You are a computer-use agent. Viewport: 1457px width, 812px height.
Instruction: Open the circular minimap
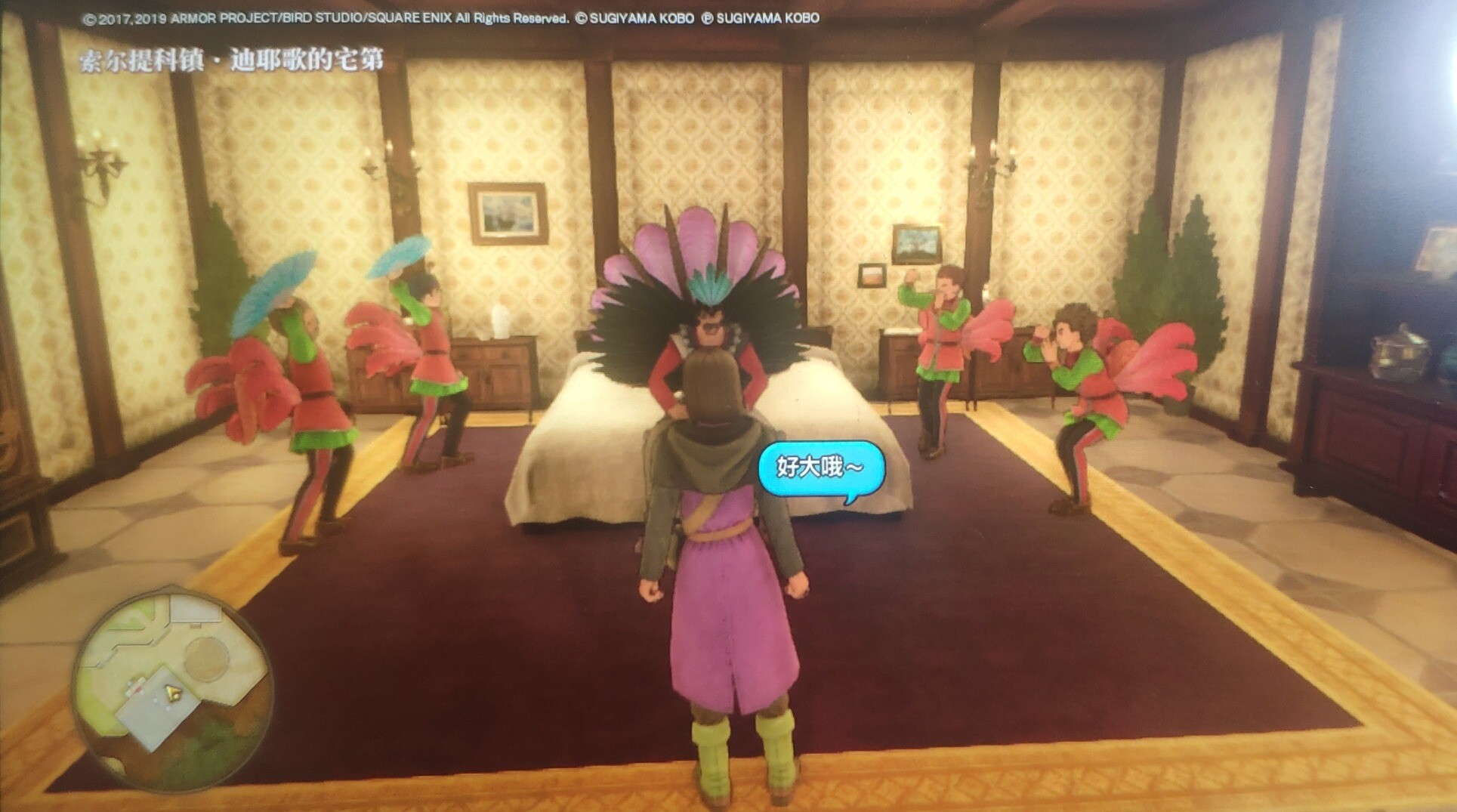(172, 689)
